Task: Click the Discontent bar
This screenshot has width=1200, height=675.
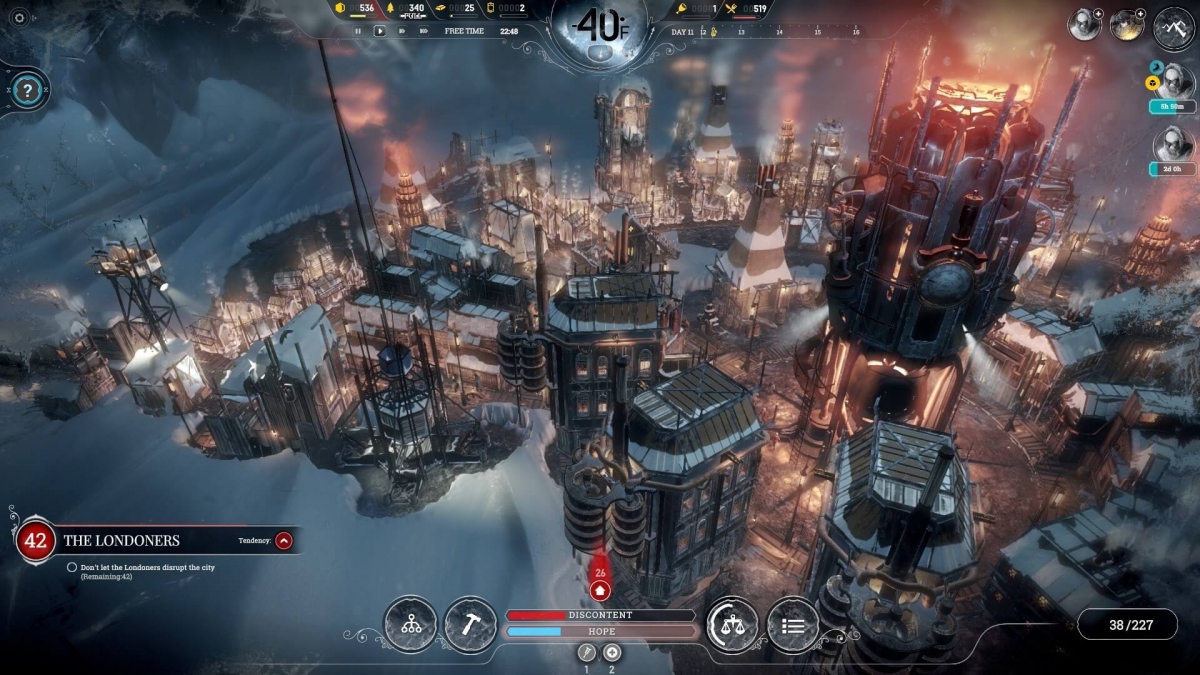Action: click(600, 615)
